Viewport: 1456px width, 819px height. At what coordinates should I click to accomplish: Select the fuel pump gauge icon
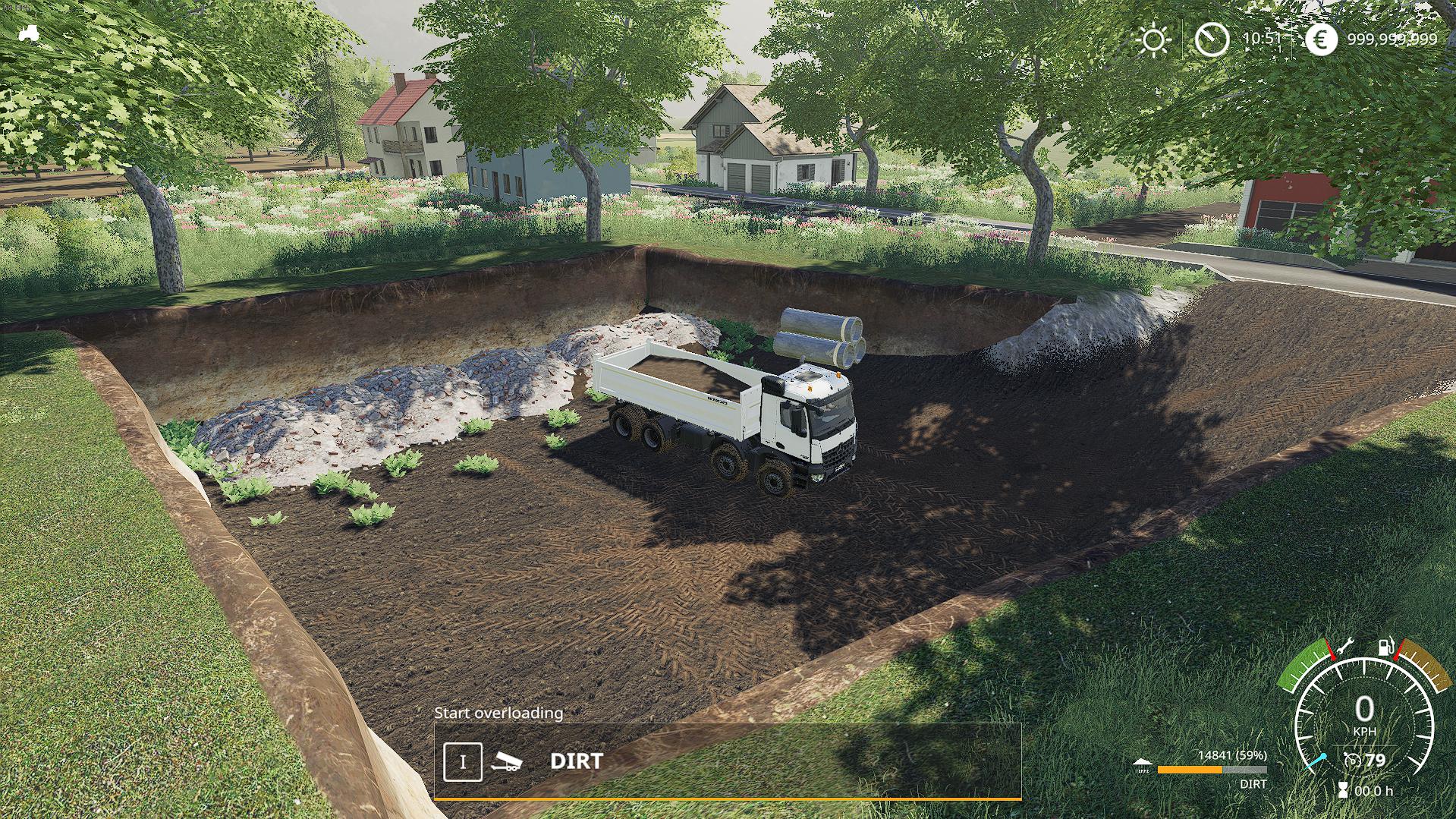1385,649
